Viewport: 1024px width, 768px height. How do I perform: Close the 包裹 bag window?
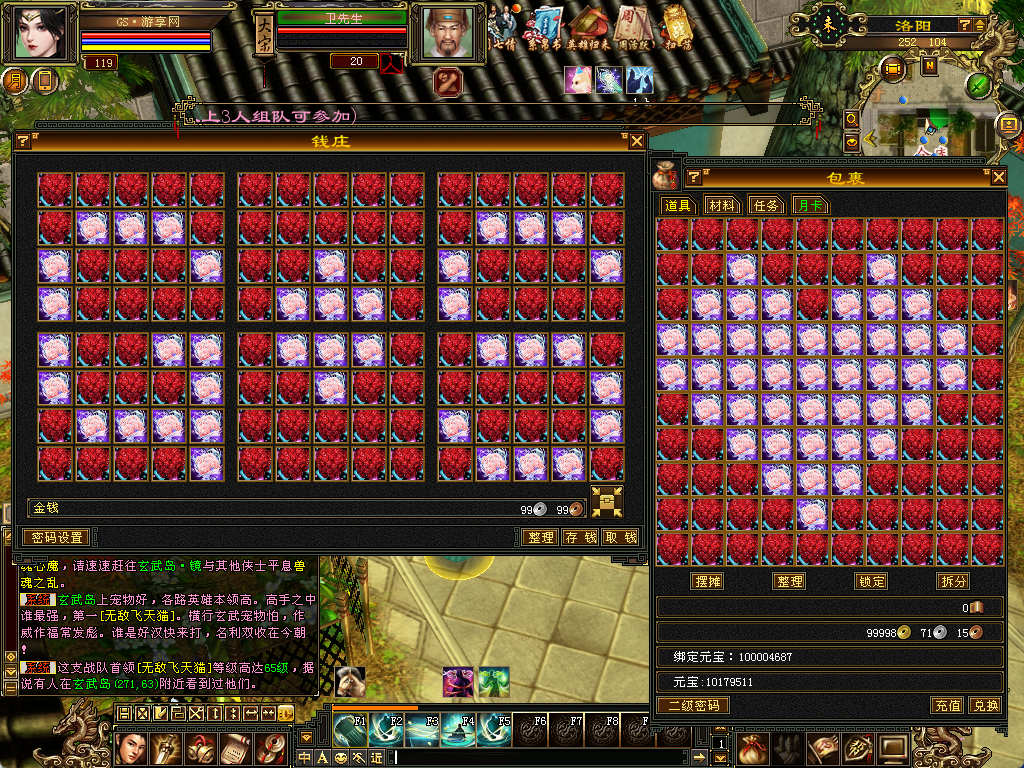tap(998, 177)
